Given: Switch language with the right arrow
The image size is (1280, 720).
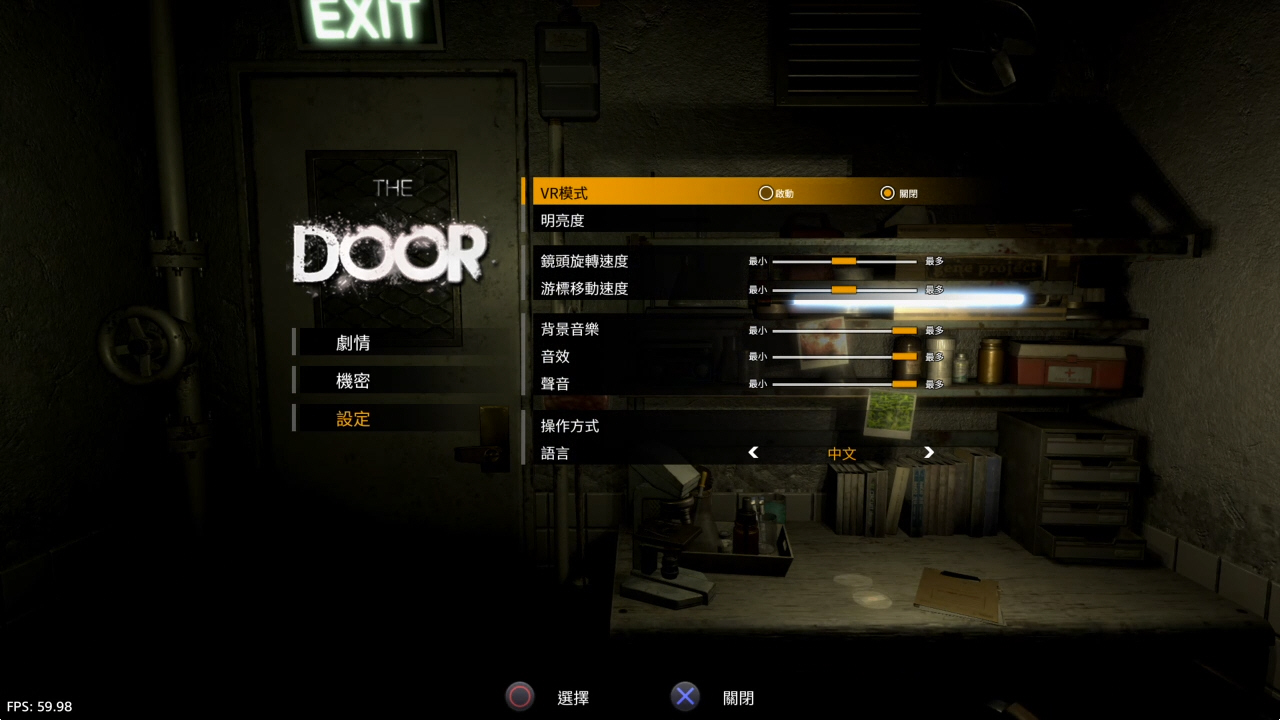Looking at the screenshot, I should click(929, 453).
